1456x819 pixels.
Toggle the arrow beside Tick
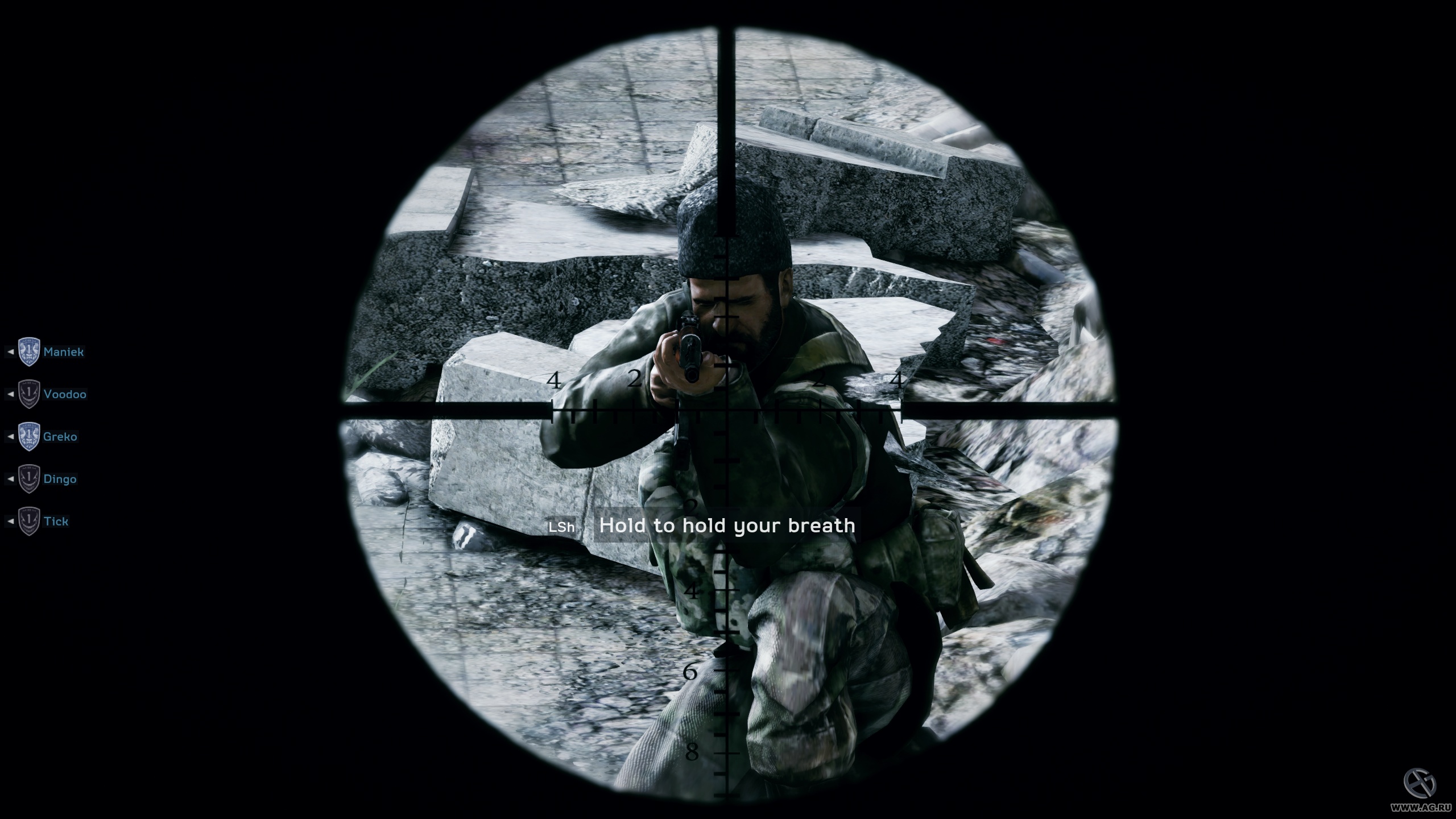(x=11, y=521)
